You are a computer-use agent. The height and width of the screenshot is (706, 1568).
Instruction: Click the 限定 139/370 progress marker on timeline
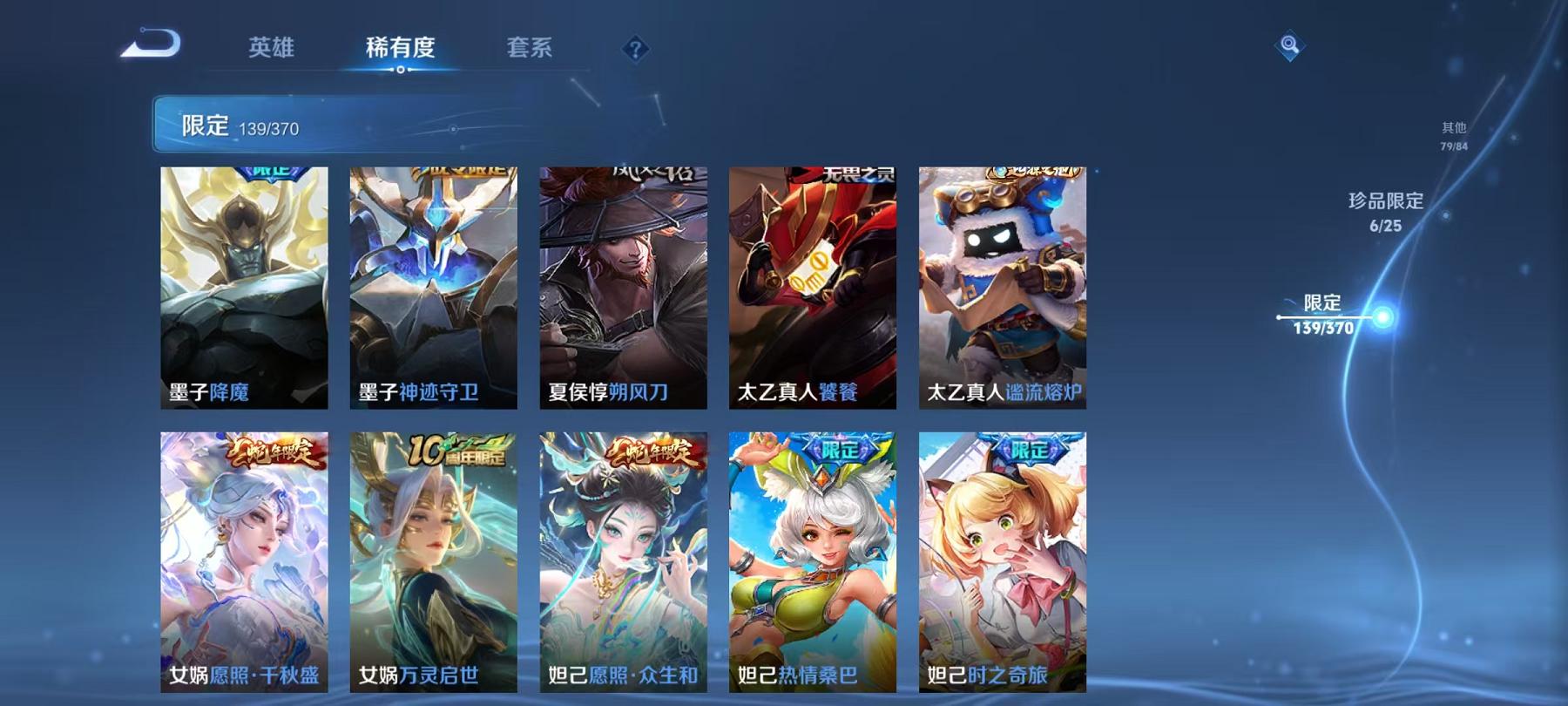point(1322,316)
